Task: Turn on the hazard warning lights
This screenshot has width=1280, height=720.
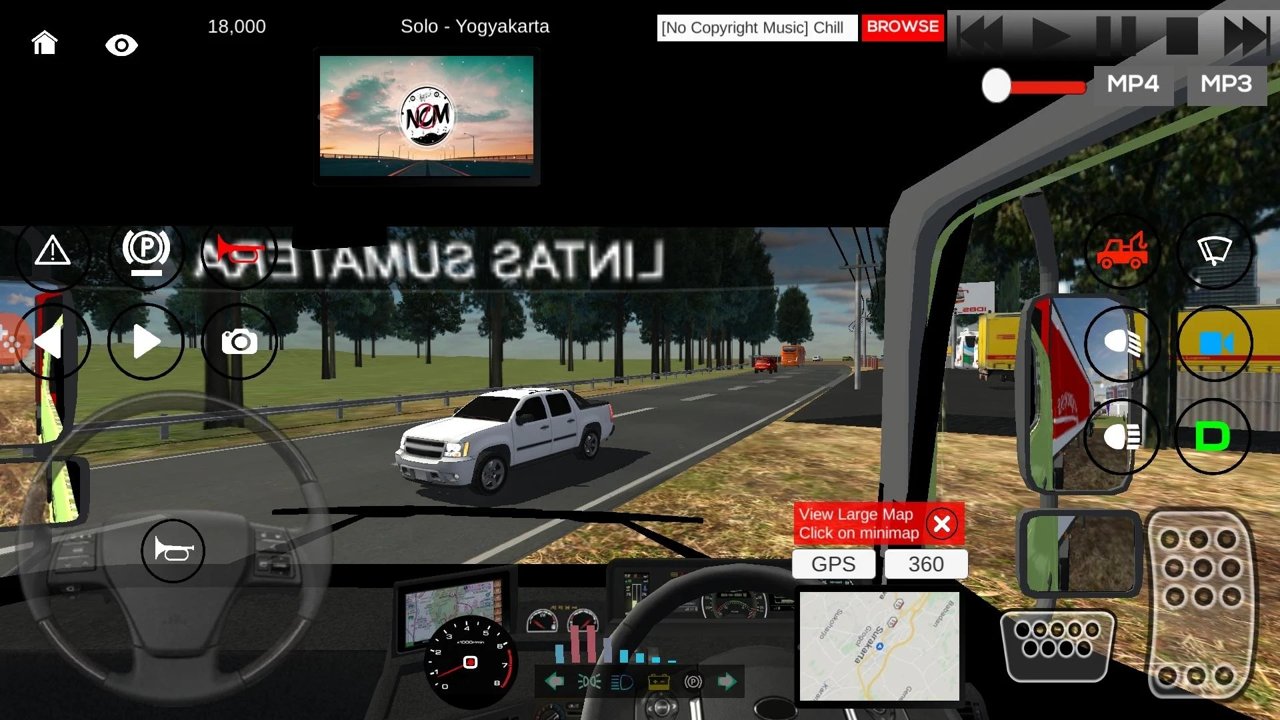Action: [52, 251]
